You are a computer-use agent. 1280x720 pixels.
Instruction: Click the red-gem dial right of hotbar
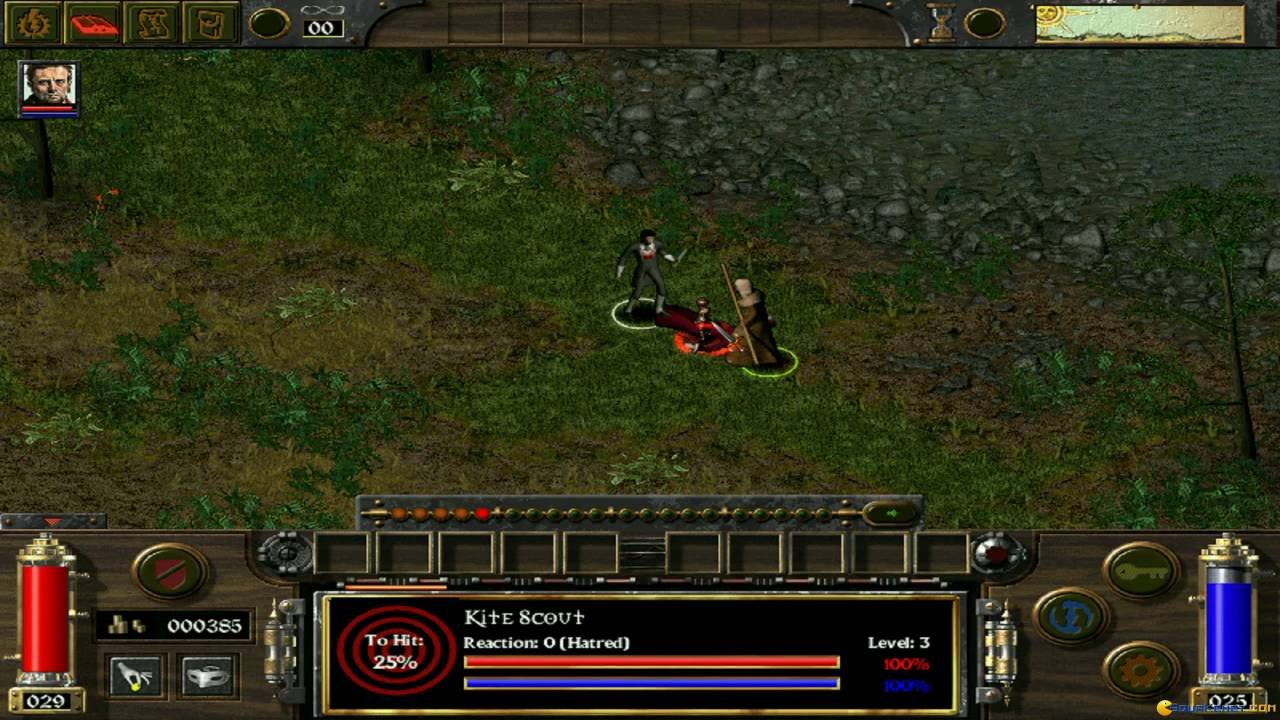click(x=996, y=552)
